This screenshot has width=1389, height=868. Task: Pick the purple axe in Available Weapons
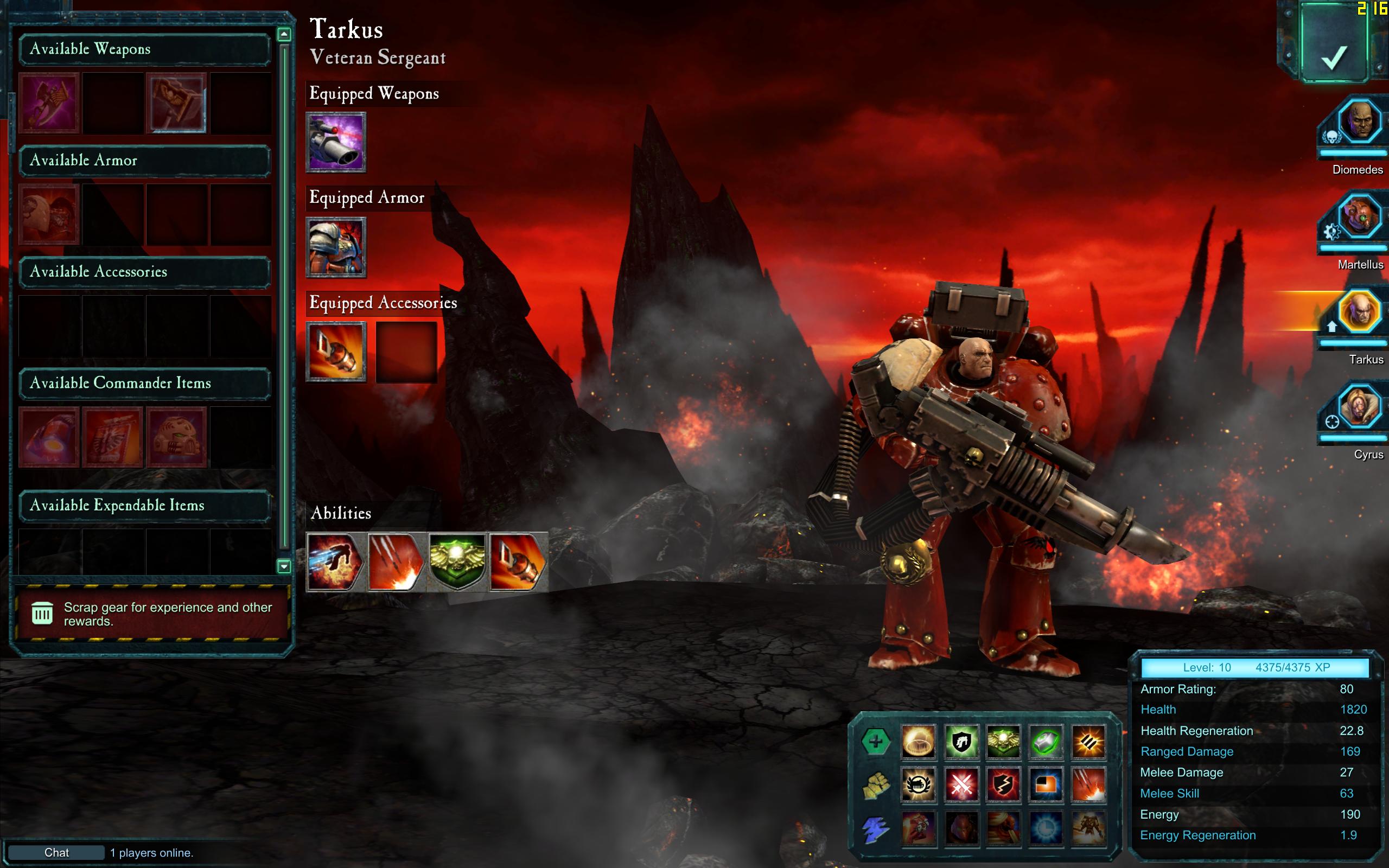tap(49, 103)
